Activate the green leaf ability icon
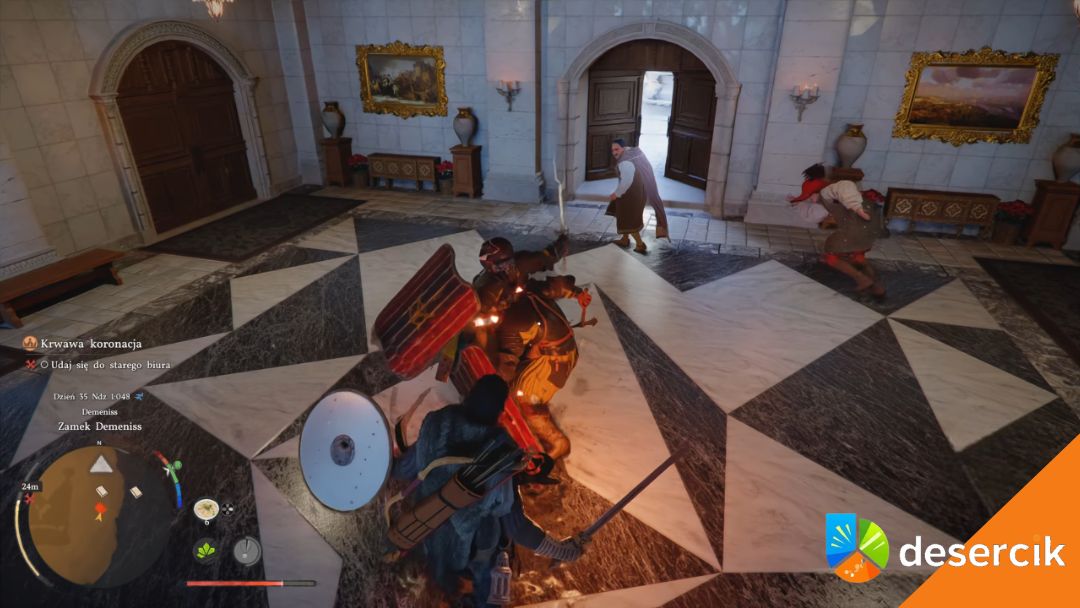 [207, 551]
